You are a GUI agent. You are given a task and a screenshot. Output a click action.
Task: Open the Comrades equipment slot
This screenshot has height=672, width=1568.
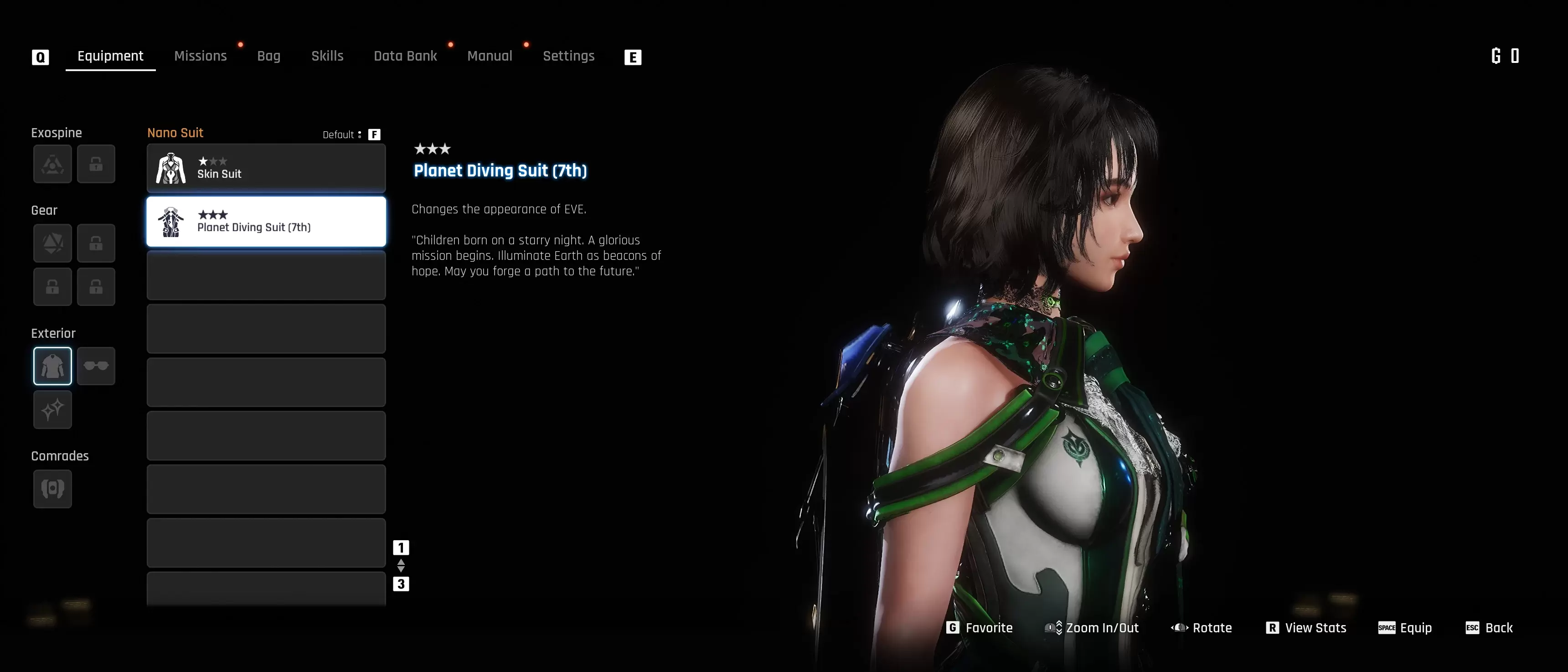52,489
